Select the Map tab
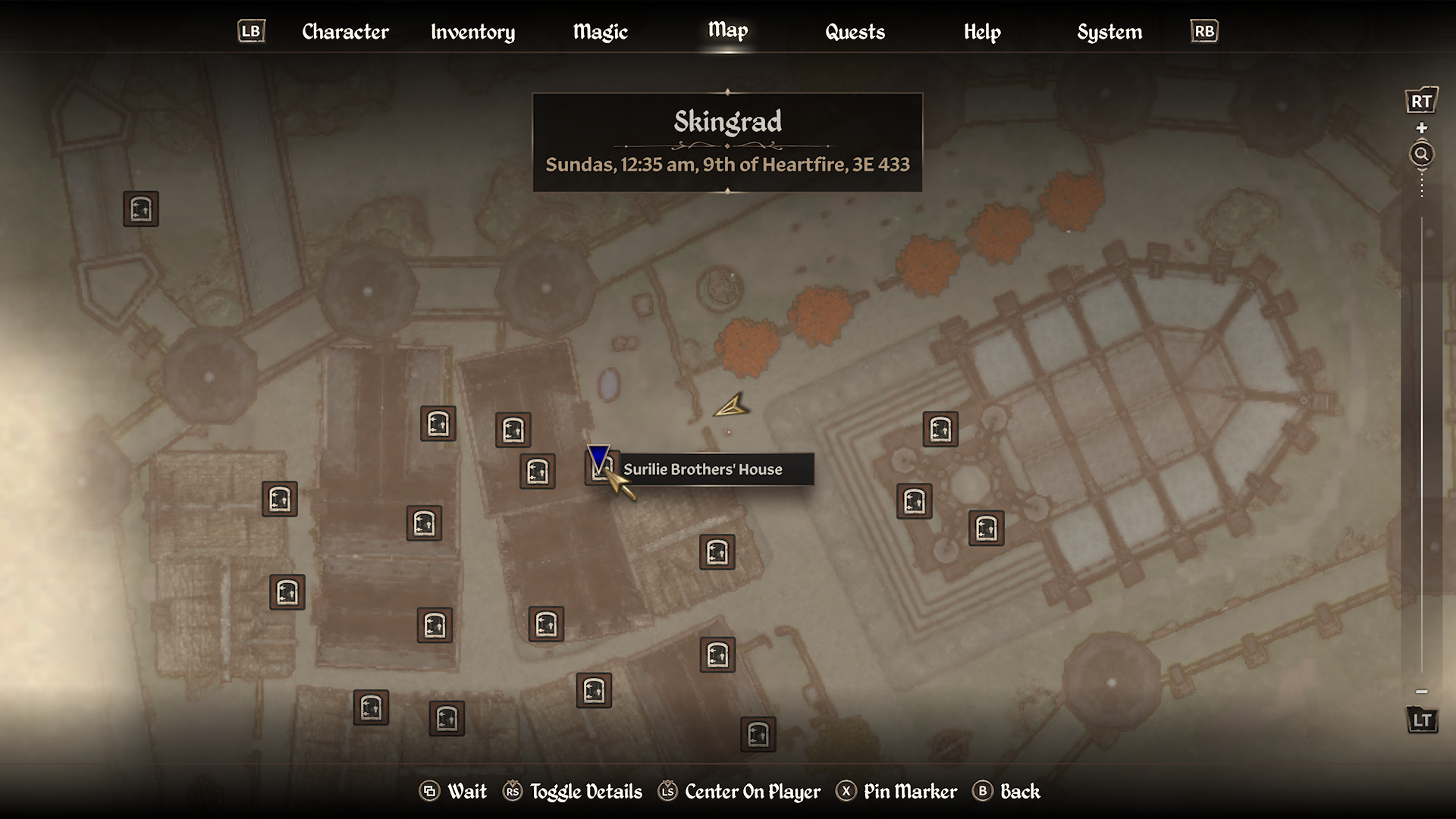1456x819 pixels. pyautogui.click(x=728, y=30)
